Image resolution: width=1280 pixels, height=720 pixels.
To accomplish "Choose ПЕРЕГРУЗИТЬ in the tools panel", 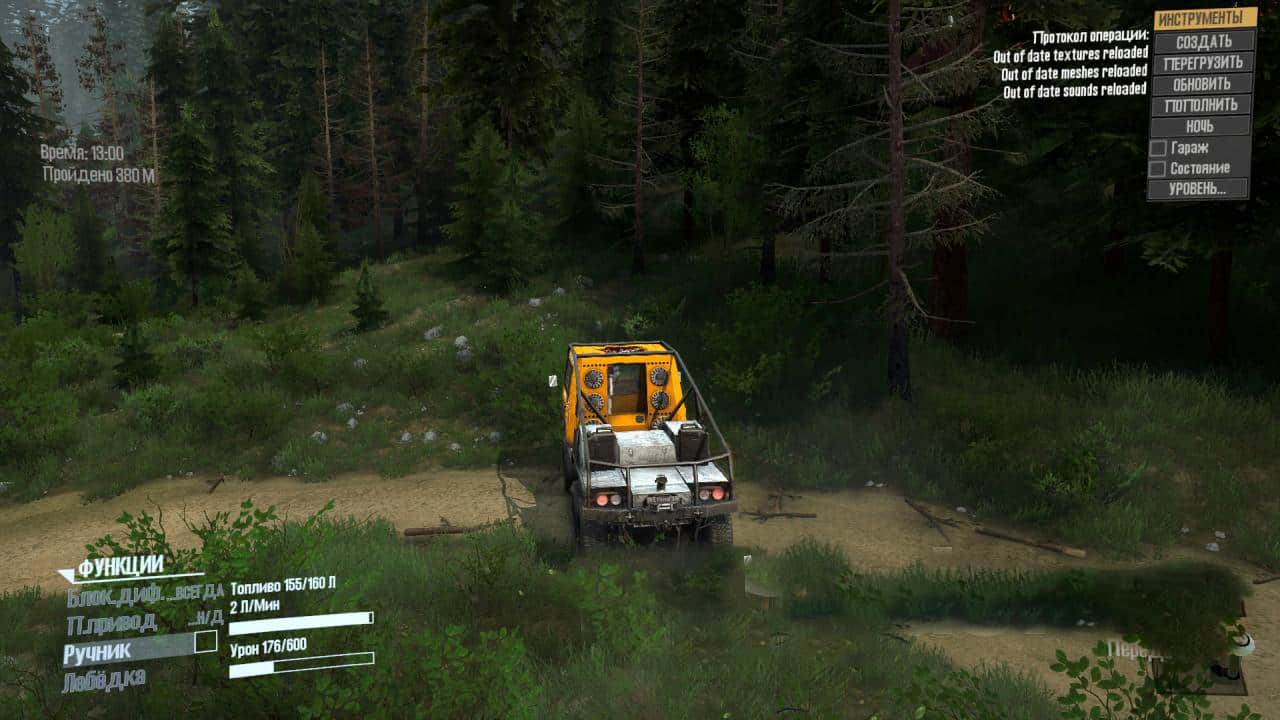I will pyautogui.click(x=1203, y=62).
